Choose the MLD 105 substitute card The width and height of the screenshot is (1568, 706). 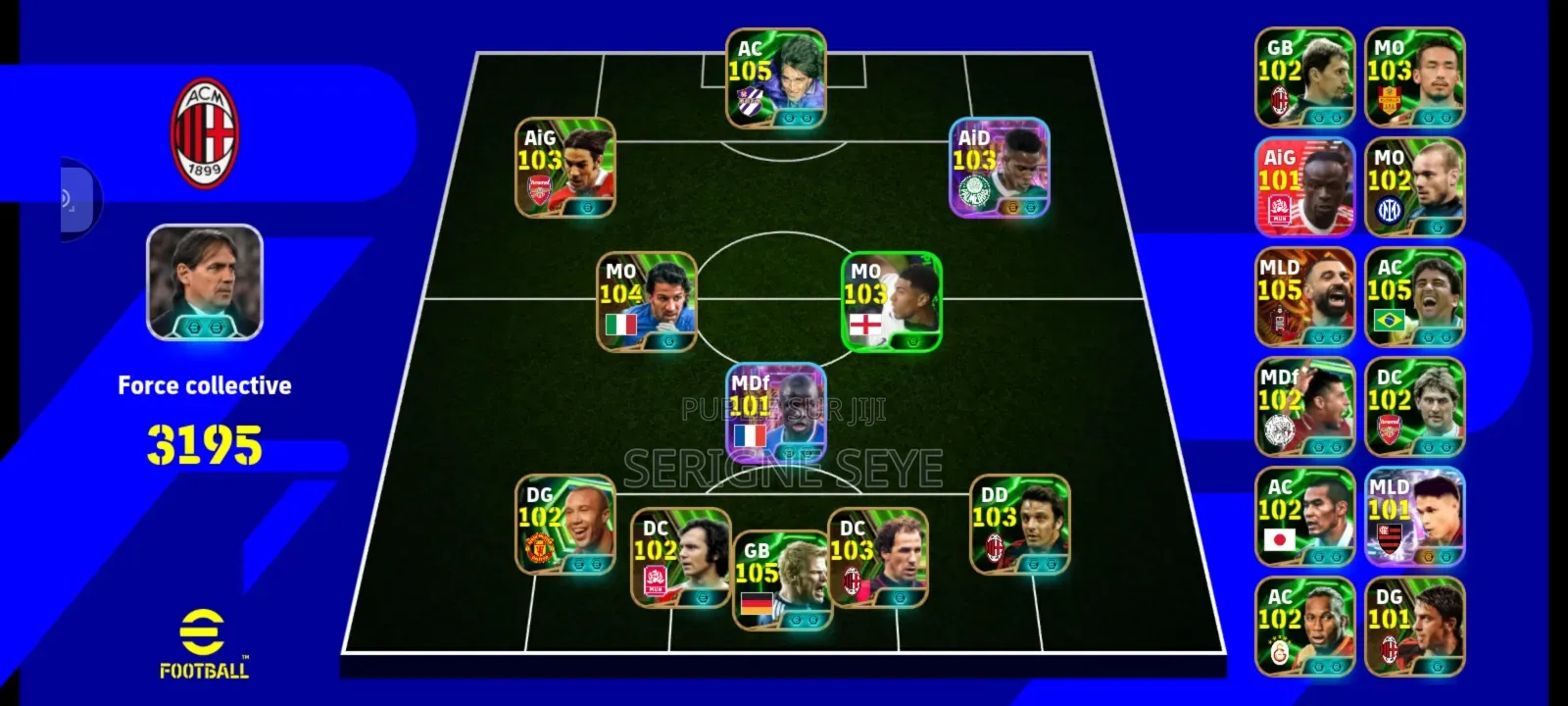tap(1304, 297)
